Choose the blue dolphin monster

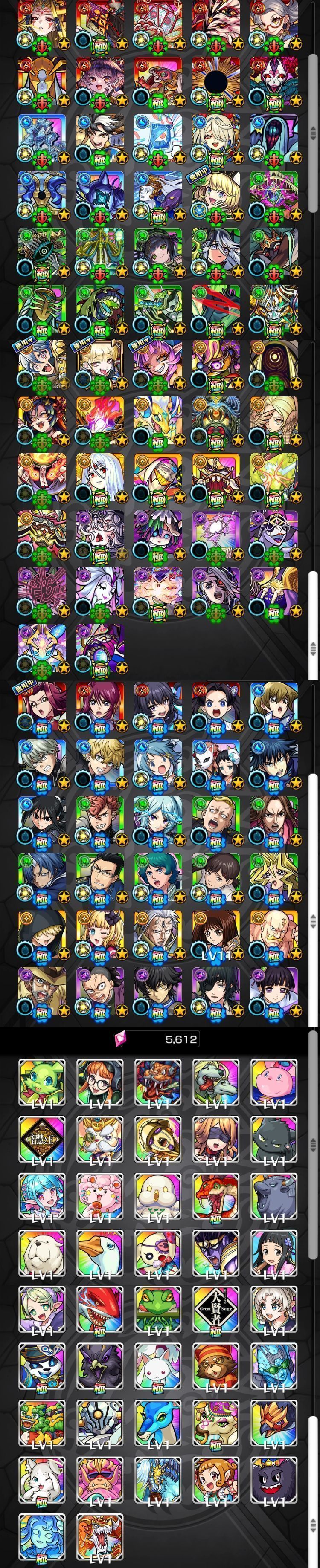click(x=158, y=1423)
